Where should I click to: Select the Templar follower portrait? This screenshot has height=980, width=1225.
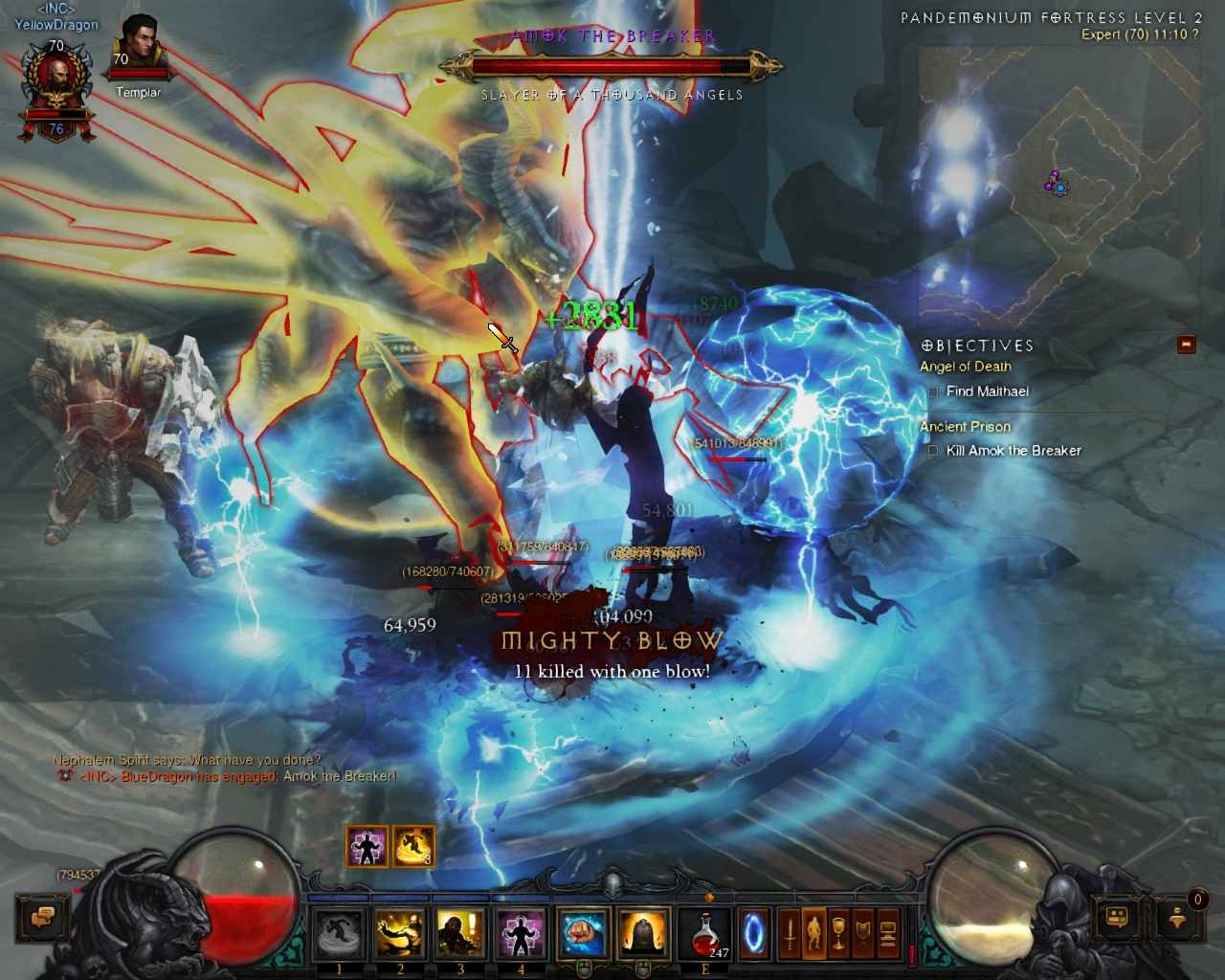138,53
